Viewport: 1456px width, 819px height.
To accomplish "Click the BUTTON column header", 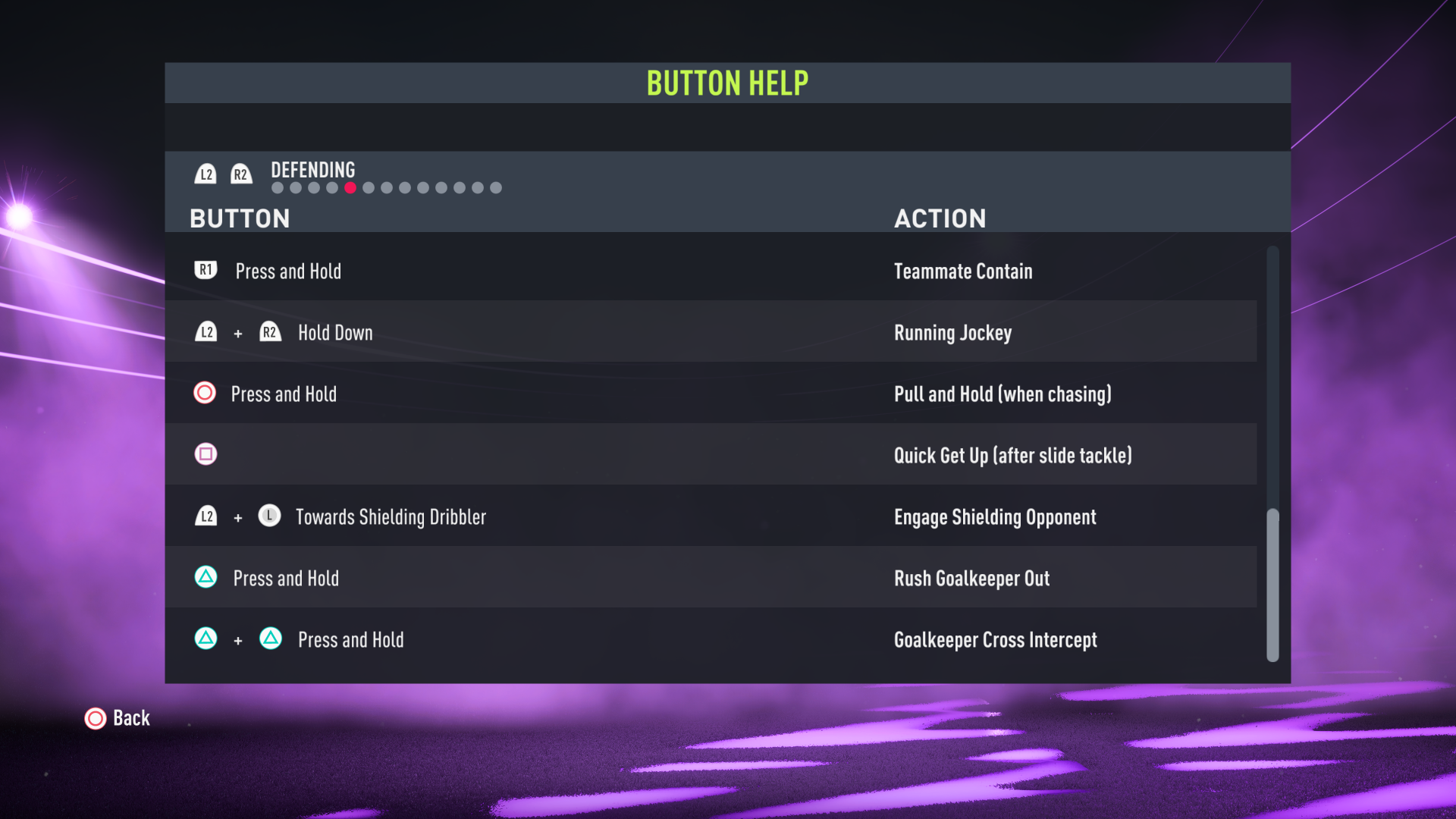I will point(240,218).
